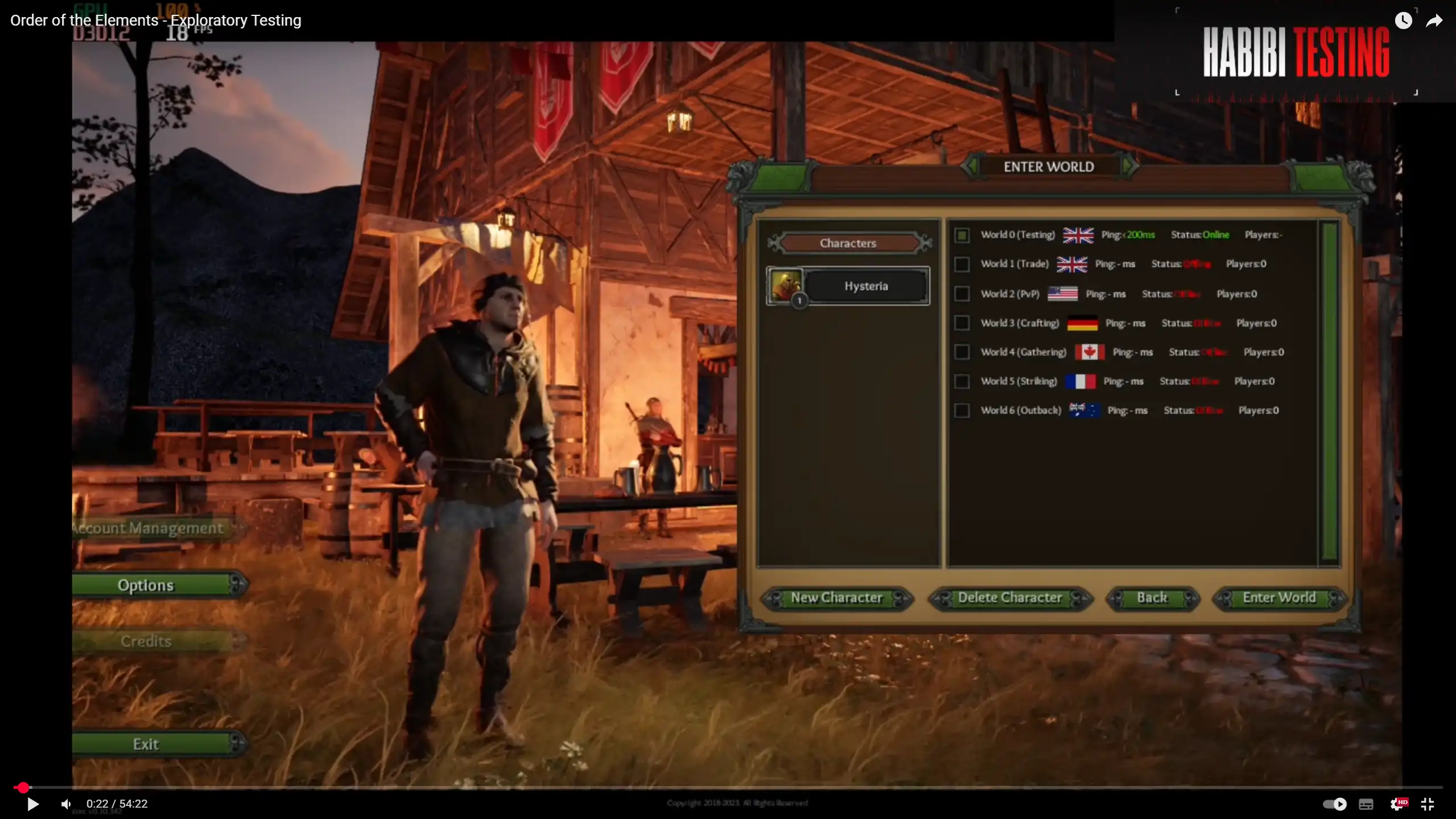Check the World 4 (Gathering) box
This screenshot has height=819, width=1456.
click(962, 352)
